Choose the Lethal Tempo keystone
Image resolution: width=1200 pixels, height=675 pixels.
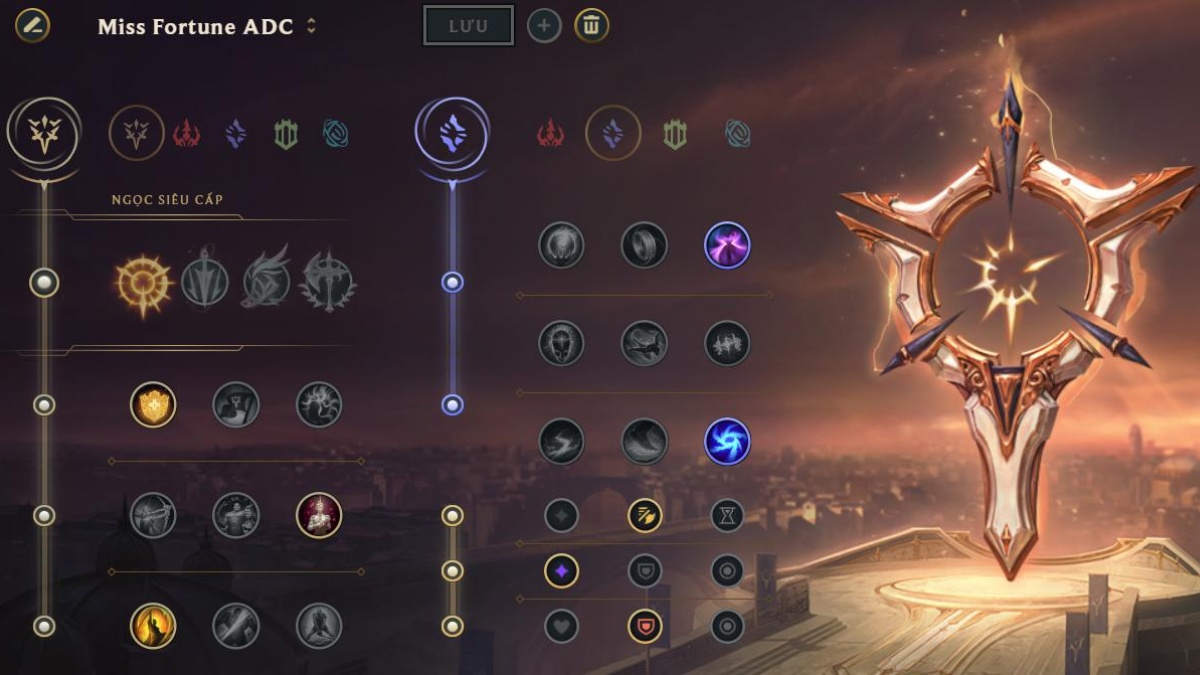click(x=205, y=283)
